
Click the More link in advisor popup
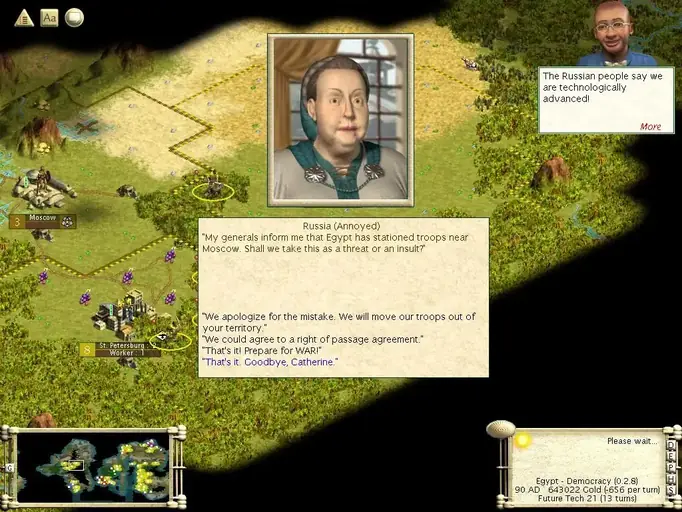coord(650,127)
